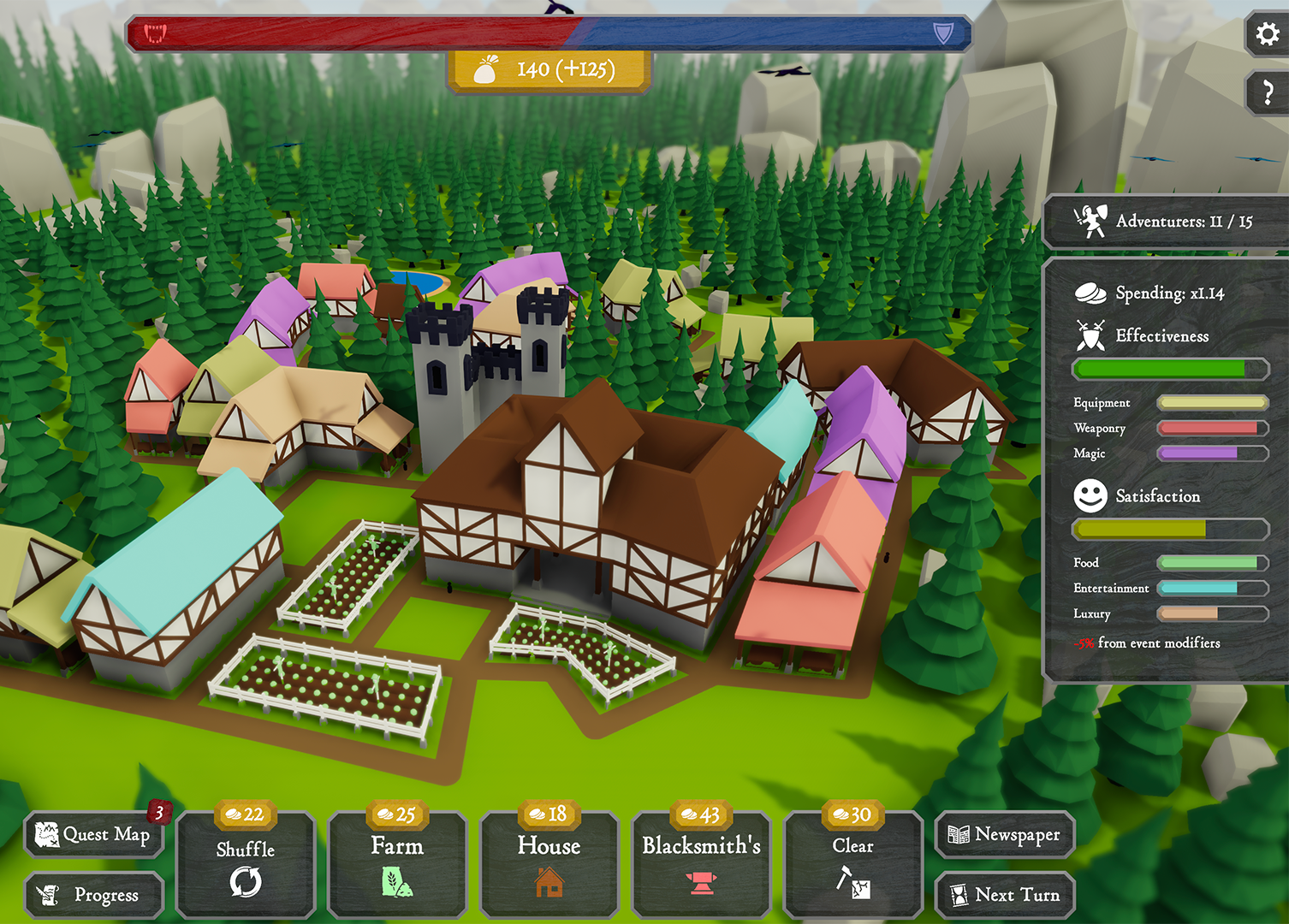
Task: Open settings with the gear icon
Action: (x=1268, y=34)
